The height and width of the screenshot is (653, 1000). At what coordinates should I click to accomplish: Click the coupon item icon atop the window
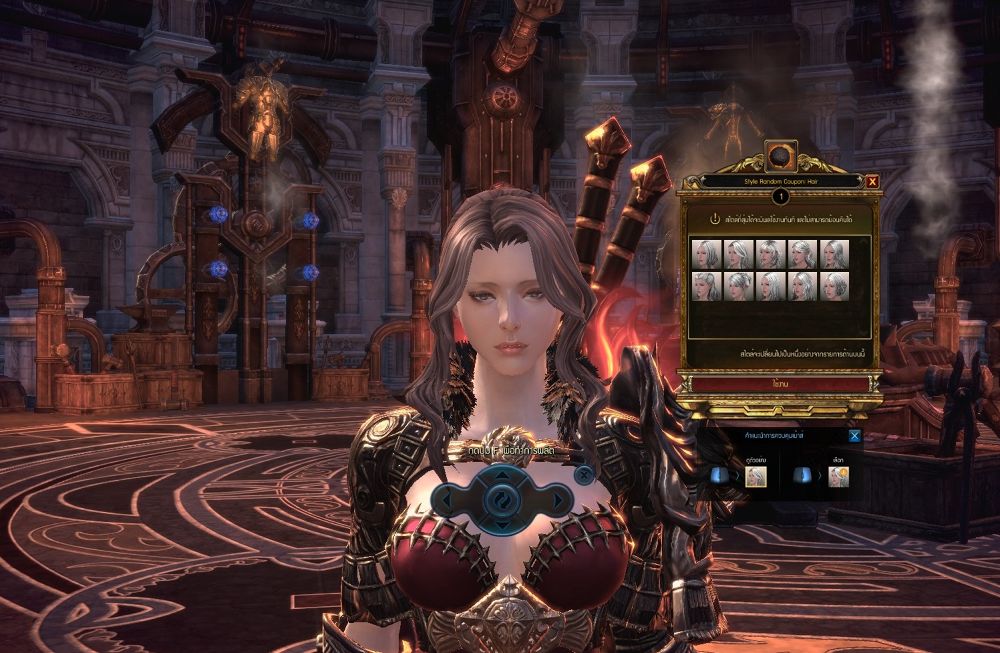[779, 159]
